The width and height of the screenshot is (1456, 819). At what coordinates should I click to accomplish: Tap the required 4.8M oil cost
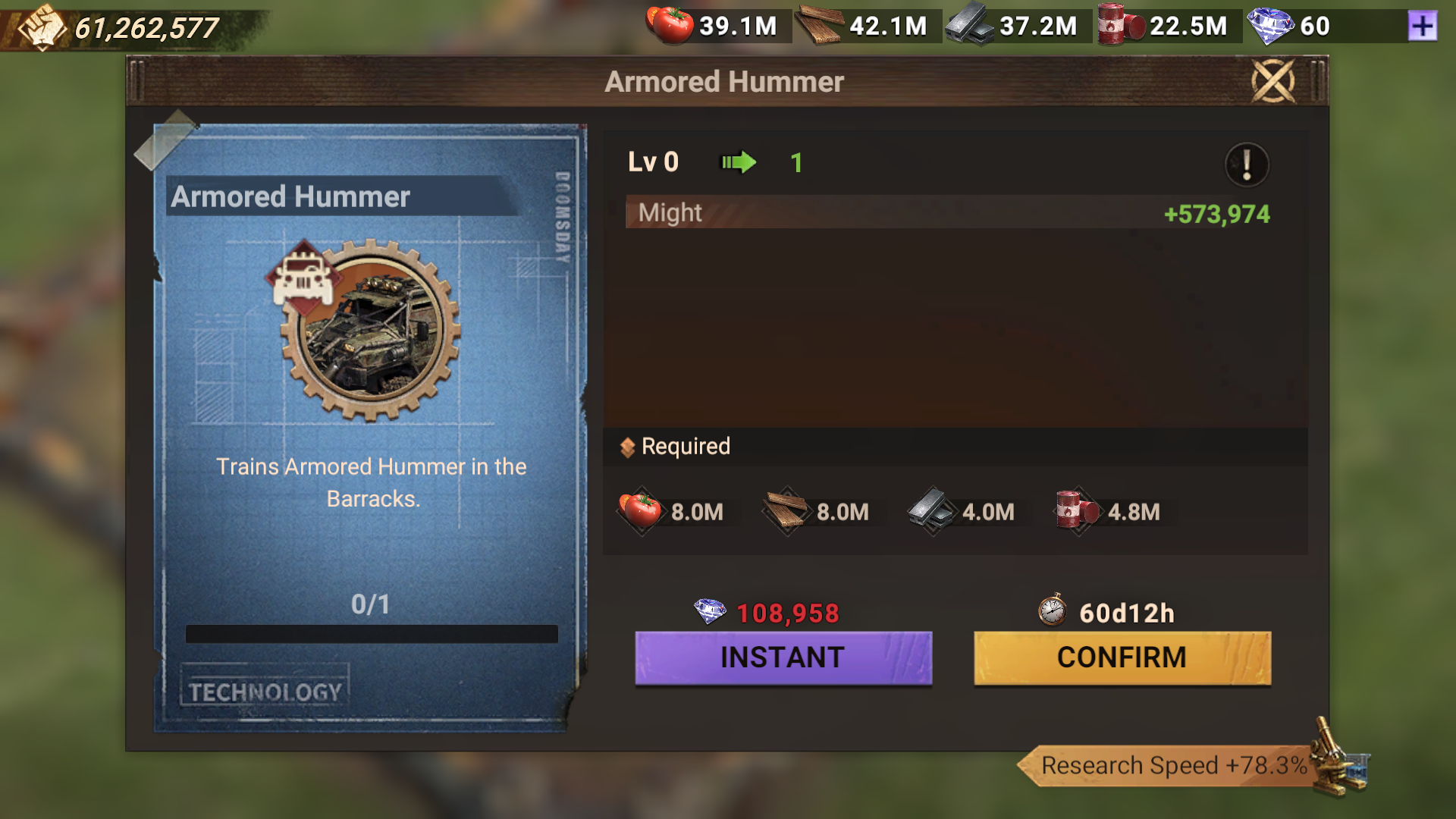(1109, 512)
